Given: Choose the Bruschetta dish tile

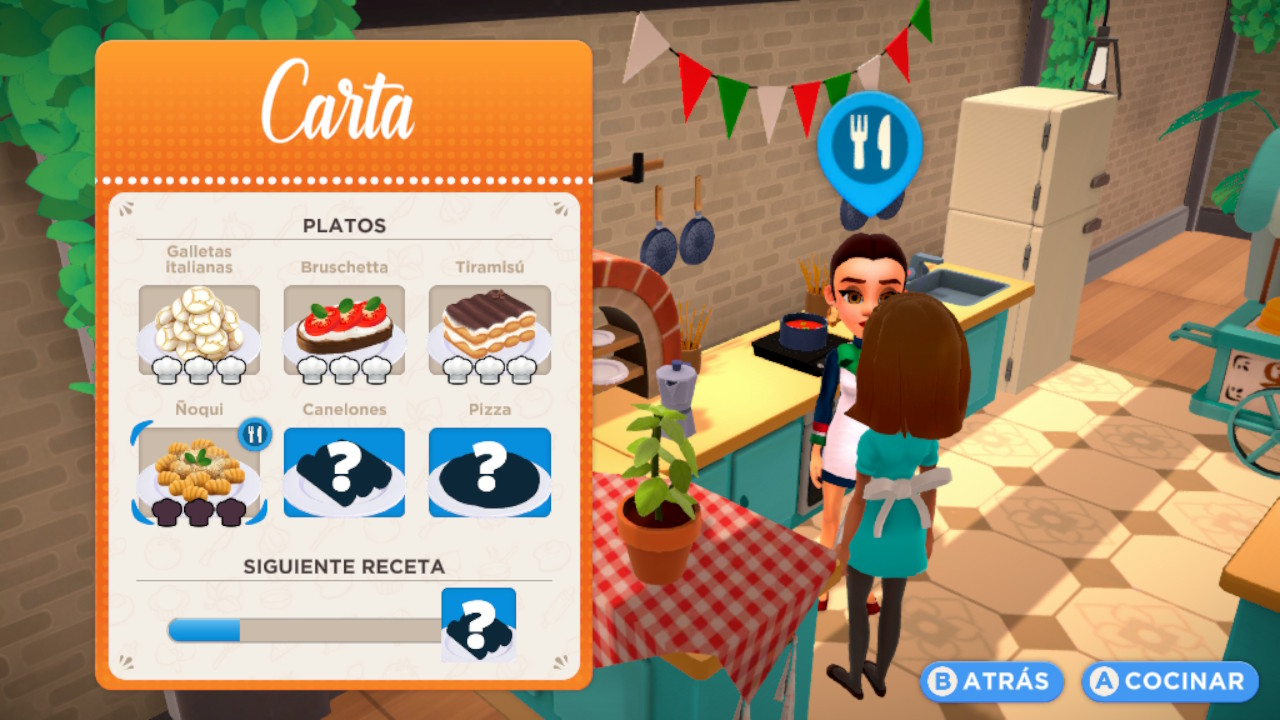Looking at the screenshot, I should [344, 331].
